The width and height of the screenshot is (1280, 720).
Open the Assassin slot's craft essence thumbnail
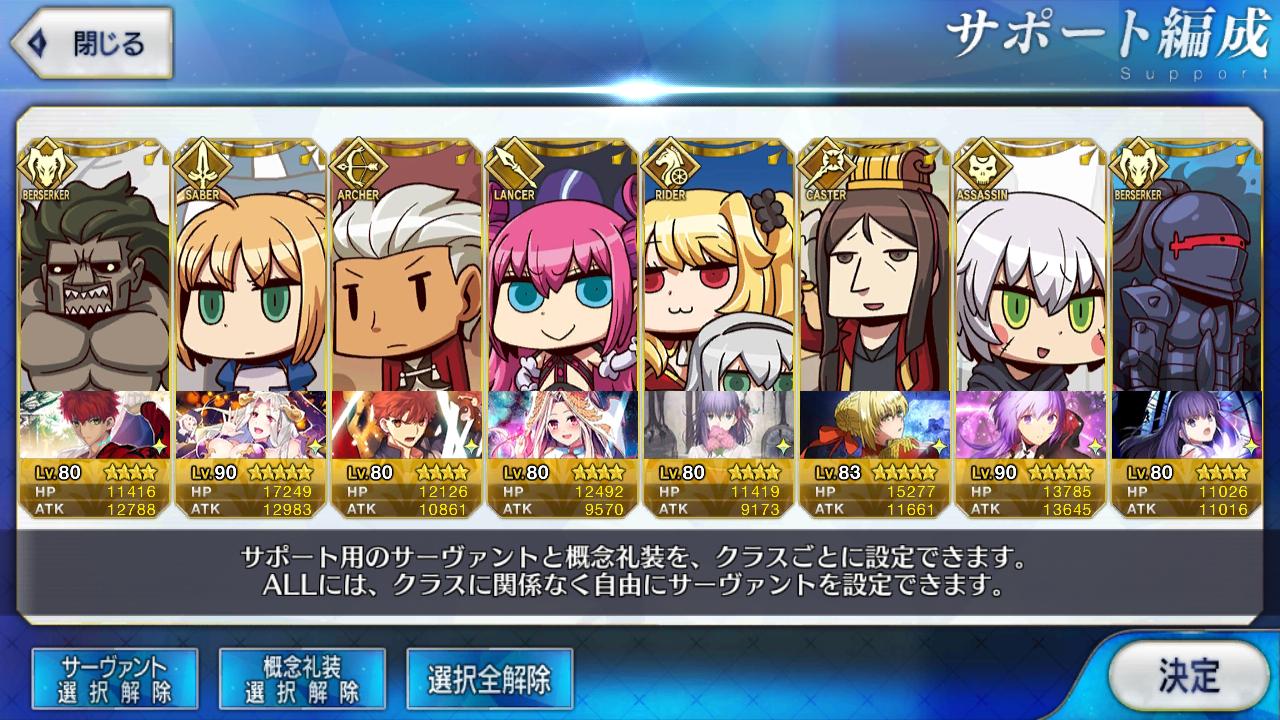coord(1030,424)
